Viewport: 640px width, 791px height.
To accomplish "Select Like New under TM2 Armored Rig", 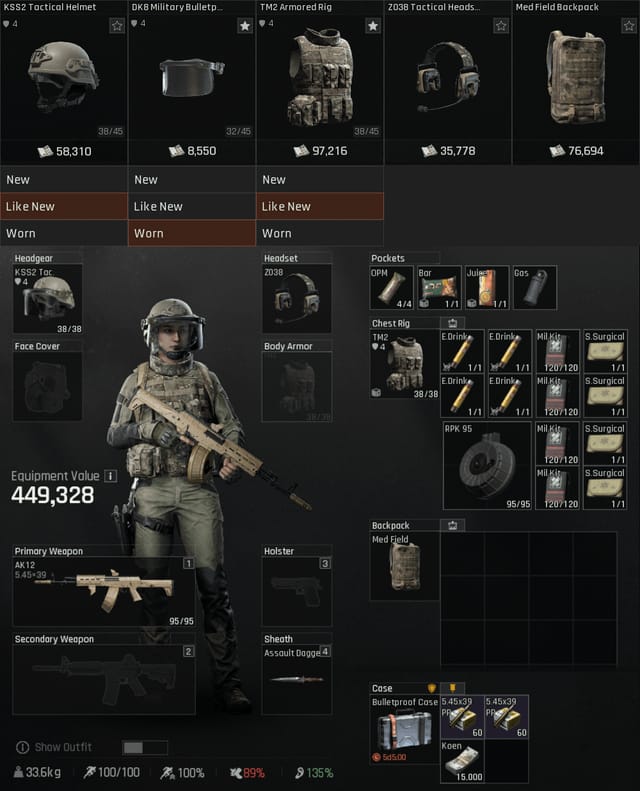I will coord(320,206).
